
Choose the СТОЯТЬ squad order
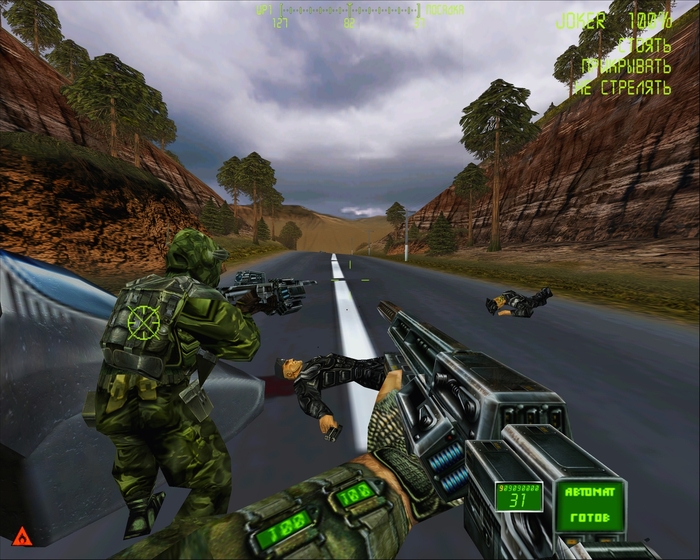(x=643, y=45)
